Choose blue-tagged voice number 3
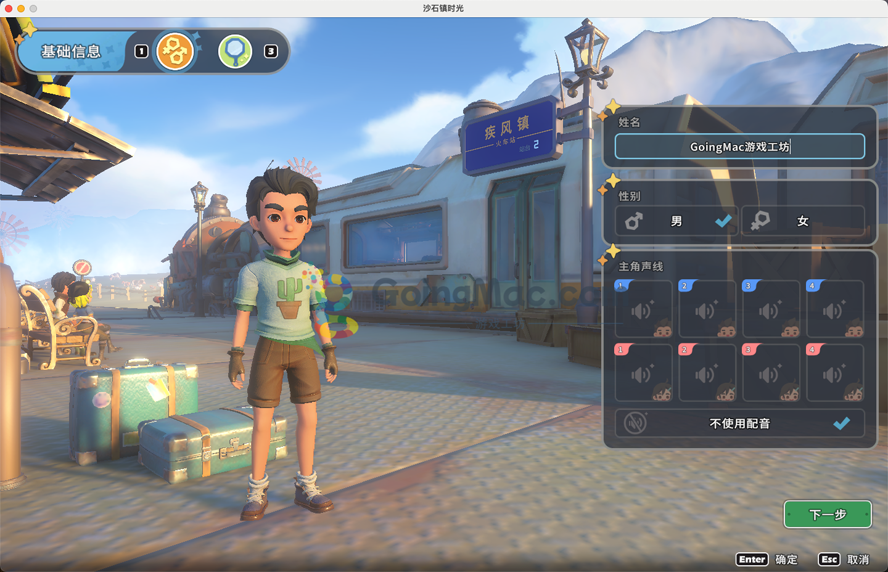888x572 pixels. (x=771, y=309)
